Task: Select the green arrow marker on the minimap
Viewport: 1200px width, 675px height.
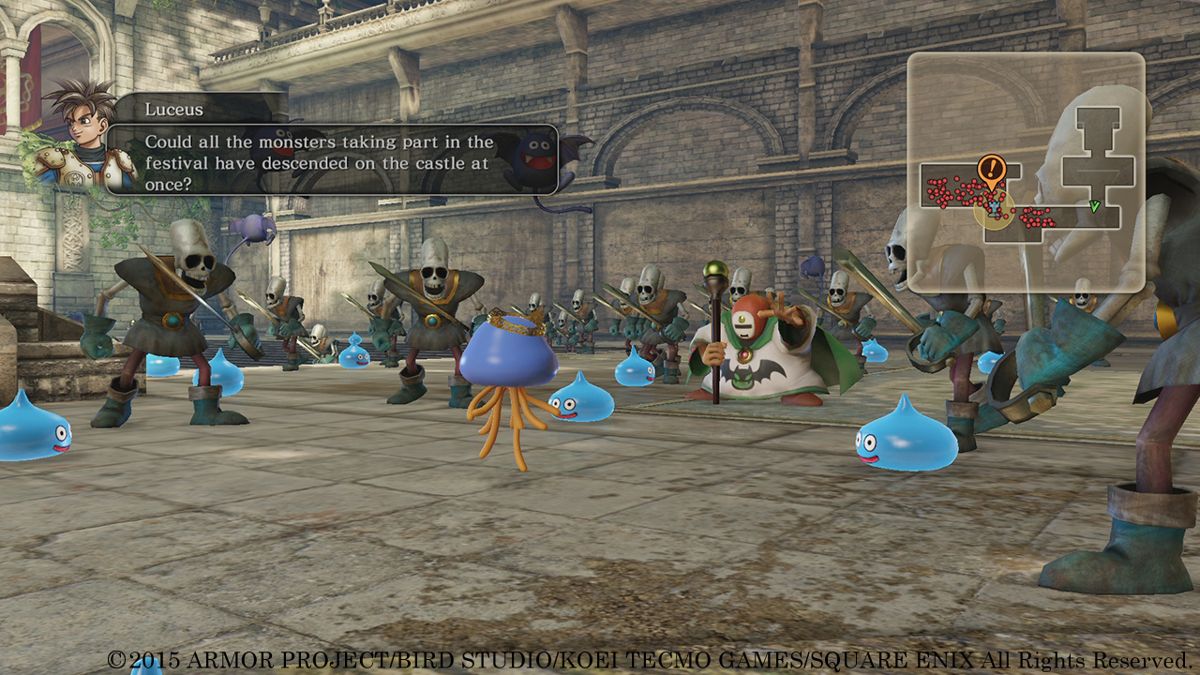Action: pos(1094,207)
